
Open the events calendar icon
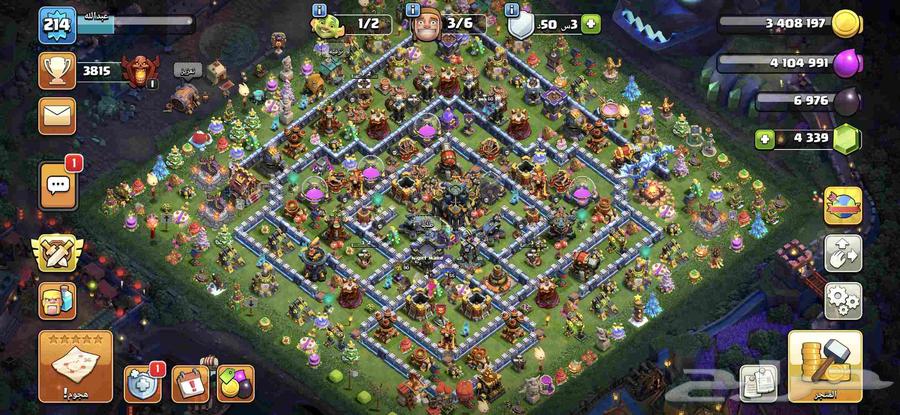(188, 384)
